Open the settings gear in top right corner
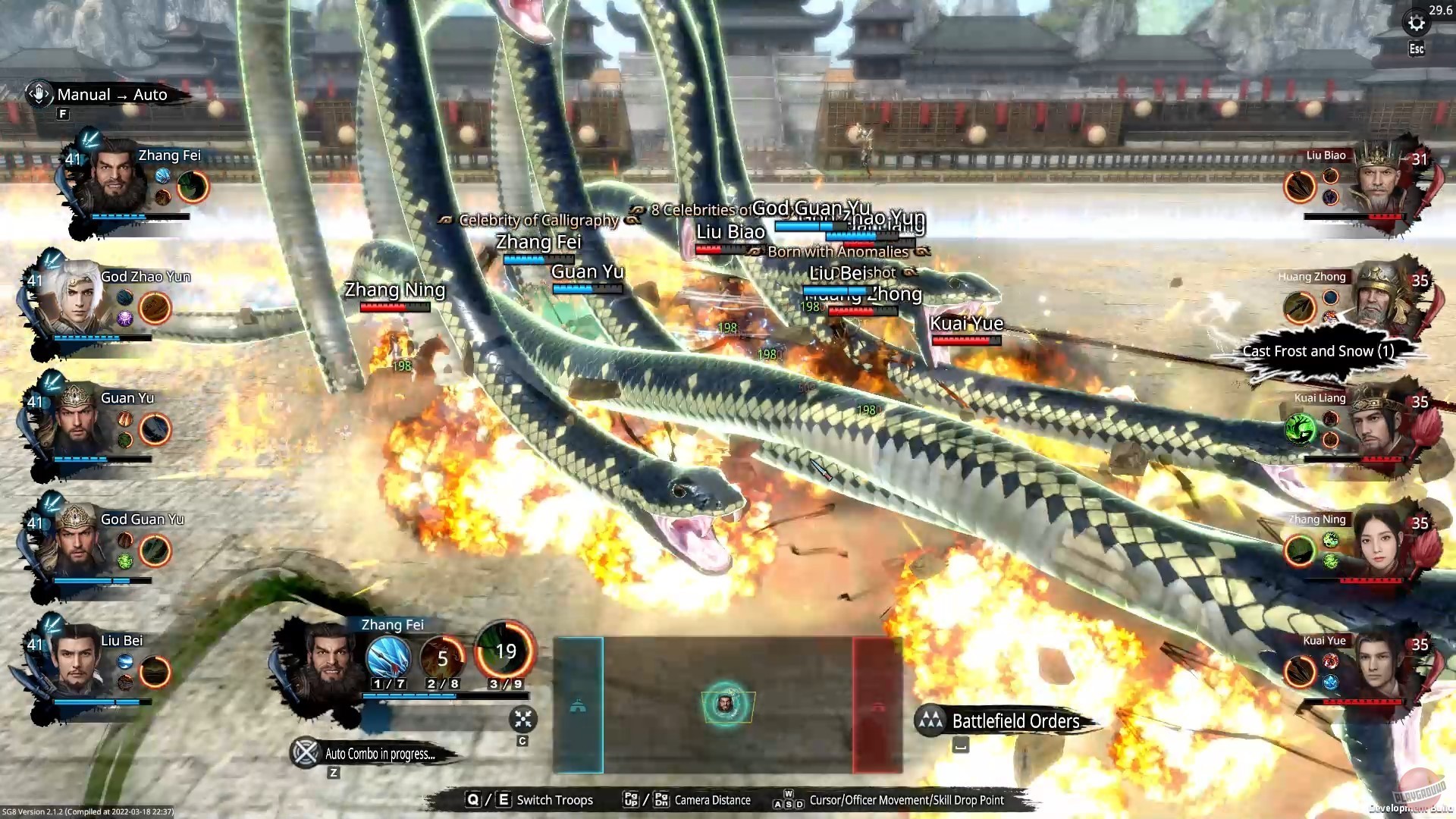This screenshot has width=1456, height=819. [1417, 22]
